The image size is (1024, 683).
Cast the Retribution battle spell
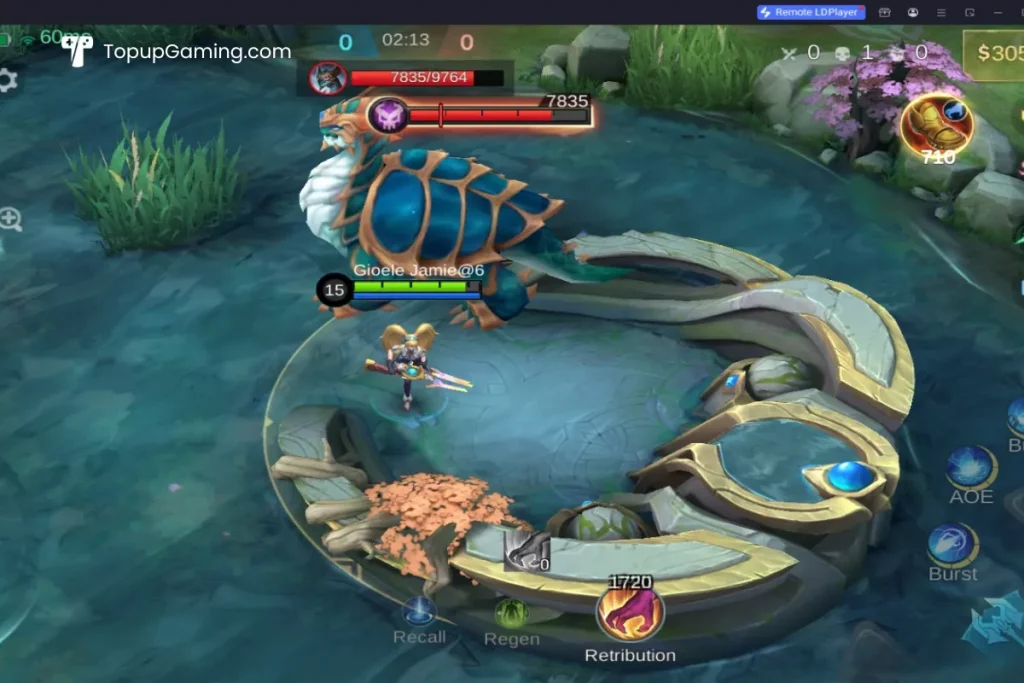coord(630,613)
